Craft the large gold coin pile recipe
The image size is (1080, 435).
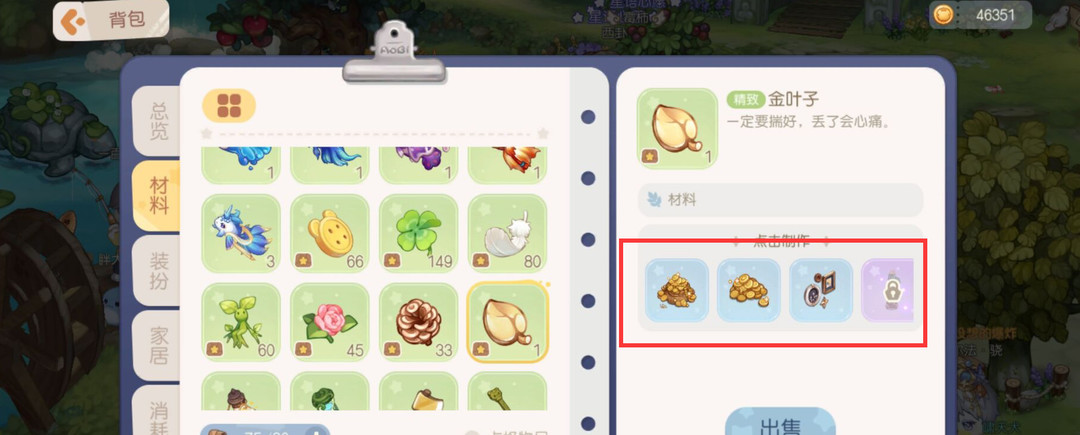click(x=677, y=290)
